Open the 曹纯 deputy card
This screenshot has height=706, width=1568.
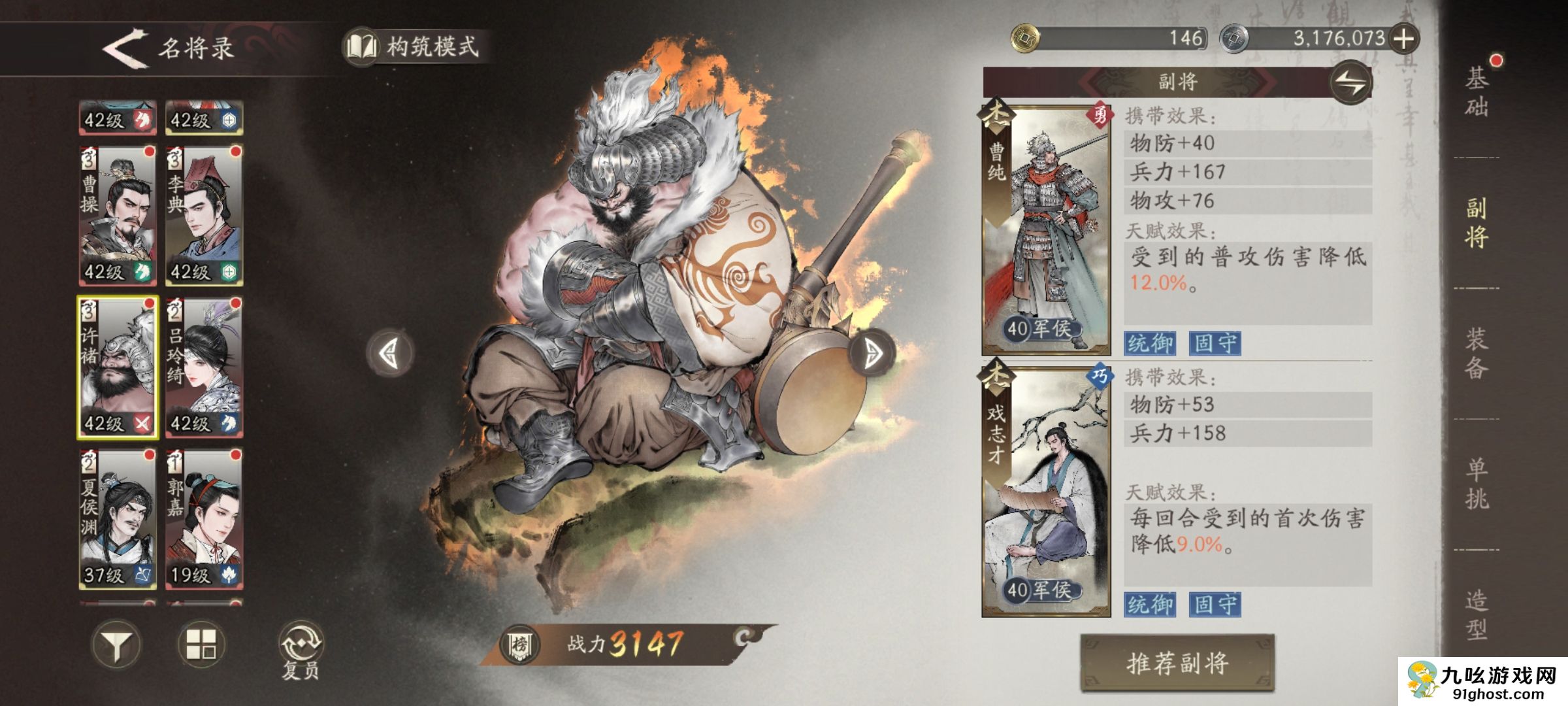tap(1046, 229)
